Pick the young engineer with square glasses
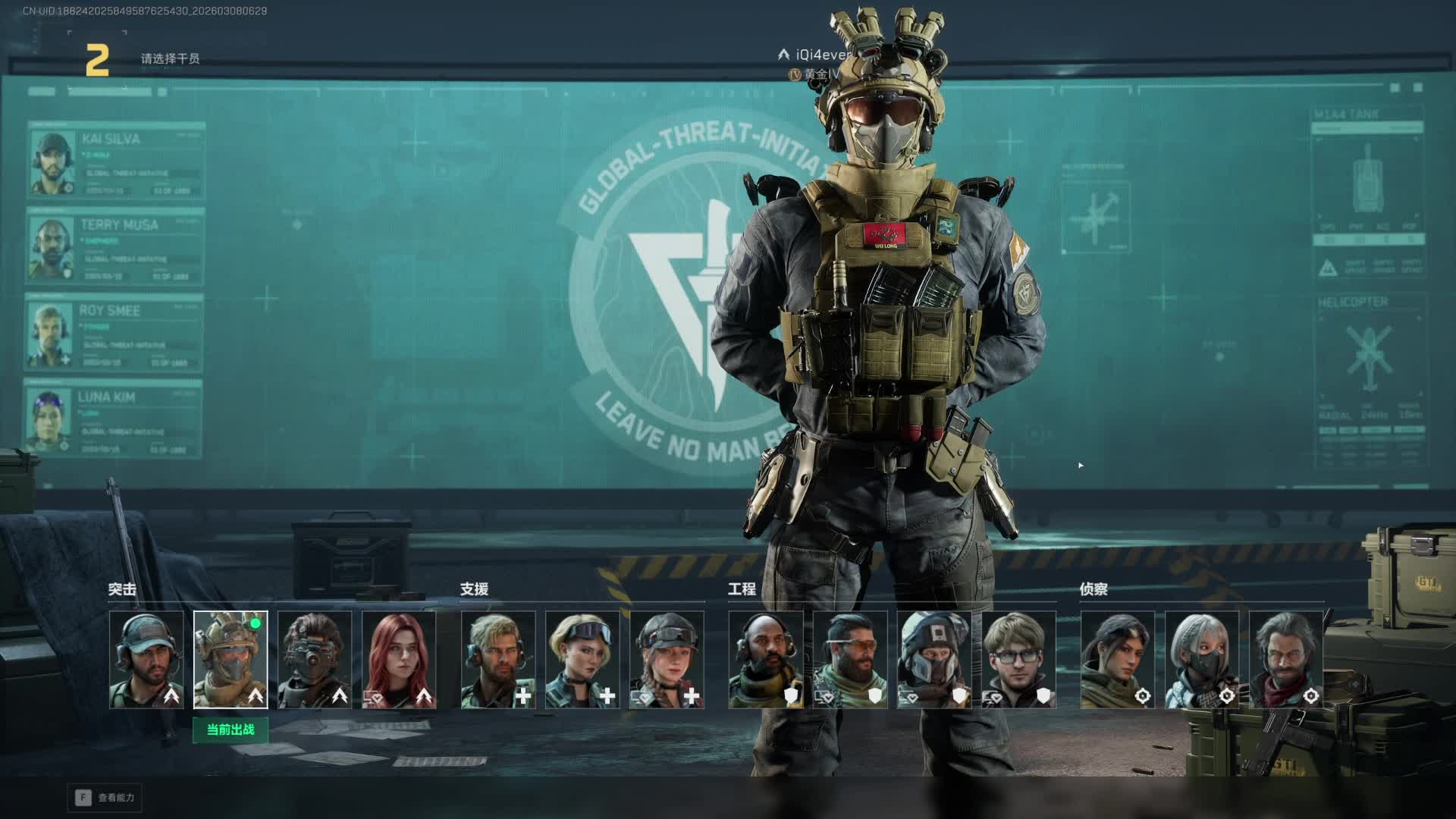This screenshot has height=819, width=1456. point(1018,660)
